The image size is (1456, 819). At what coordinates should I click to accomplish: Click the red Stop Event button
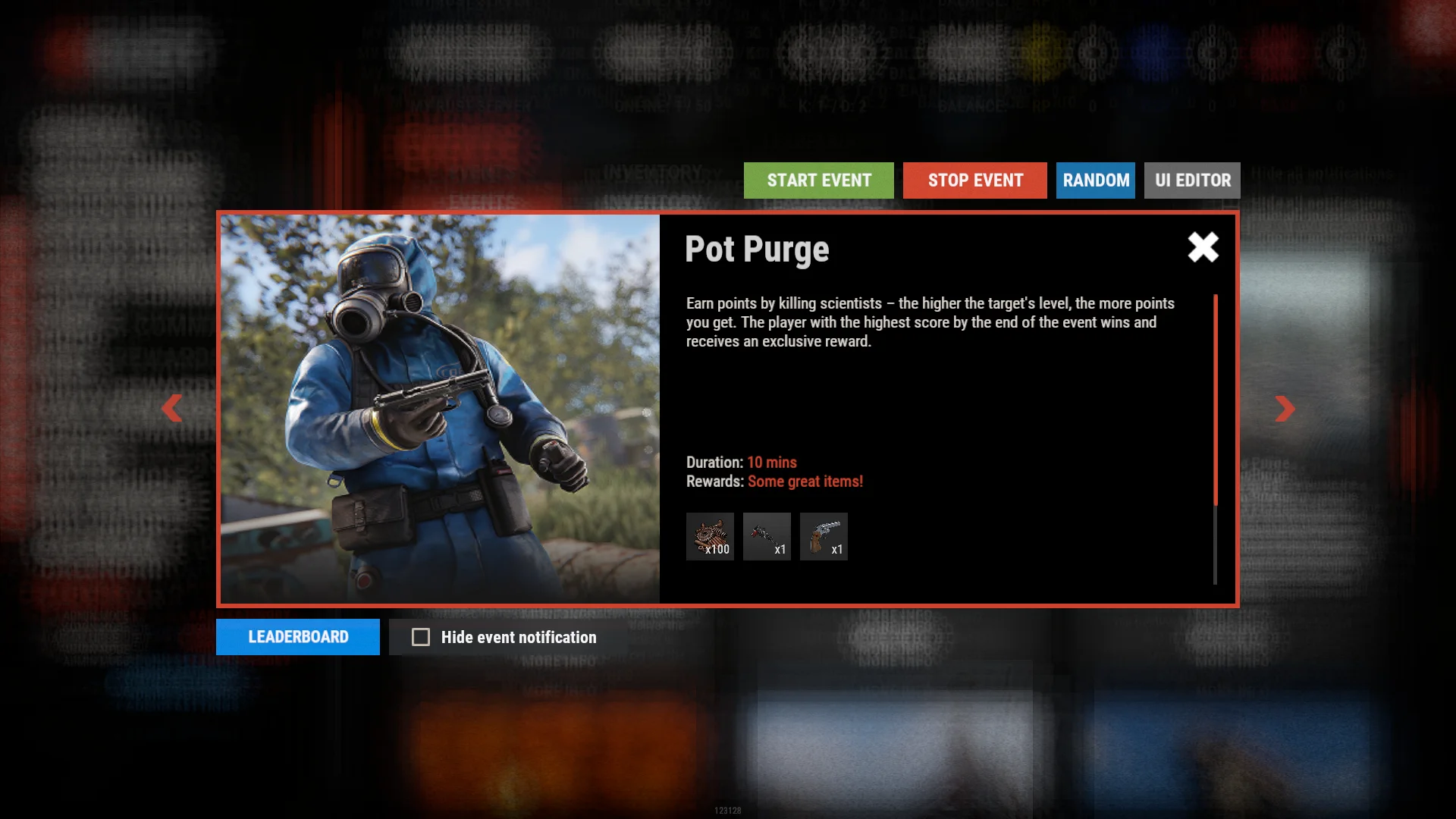974,180
